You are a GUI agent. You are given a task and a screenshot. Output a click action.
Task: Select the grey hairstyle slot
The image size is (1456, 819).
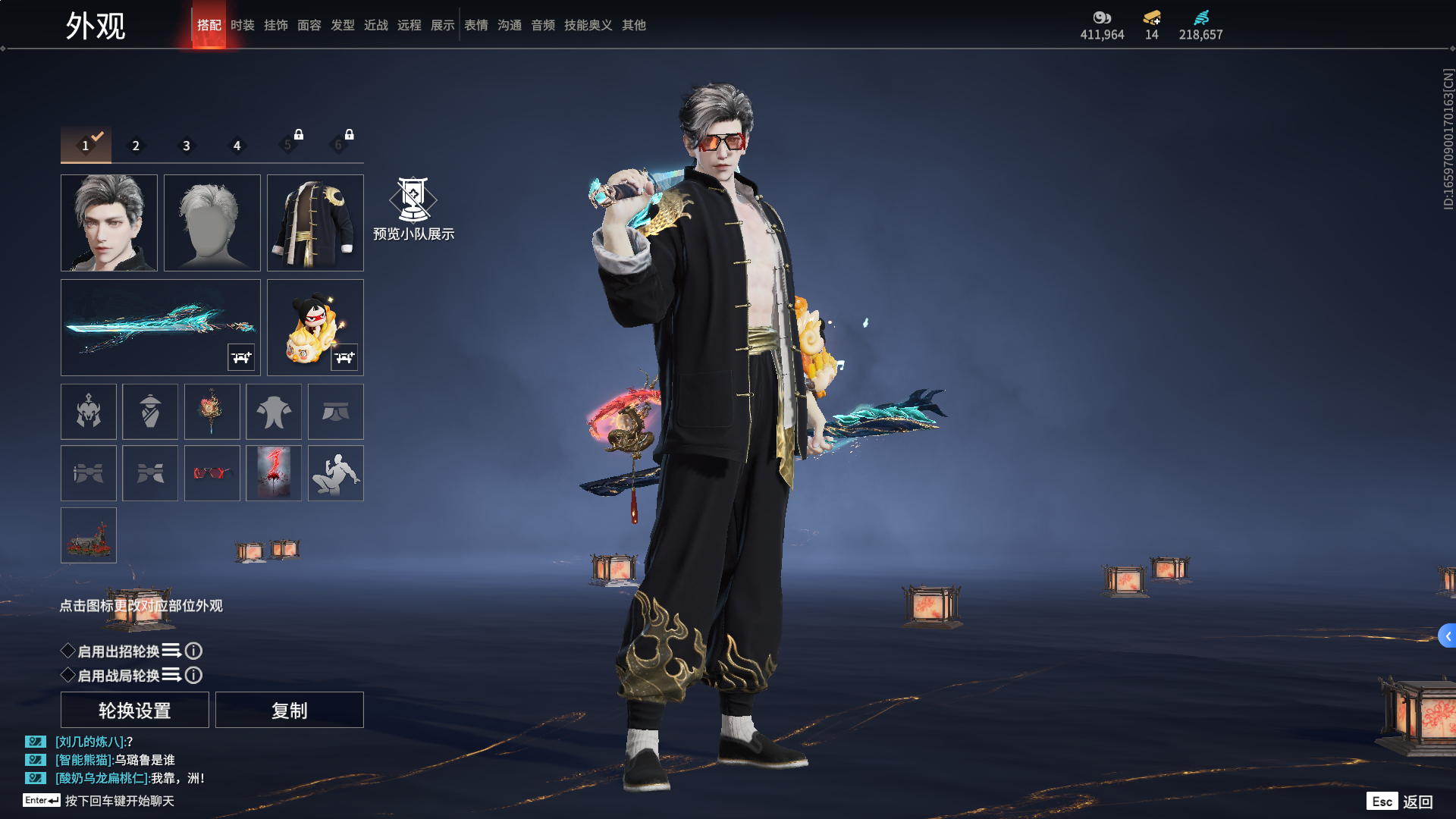pyautogui.click(x=212, y=223)
